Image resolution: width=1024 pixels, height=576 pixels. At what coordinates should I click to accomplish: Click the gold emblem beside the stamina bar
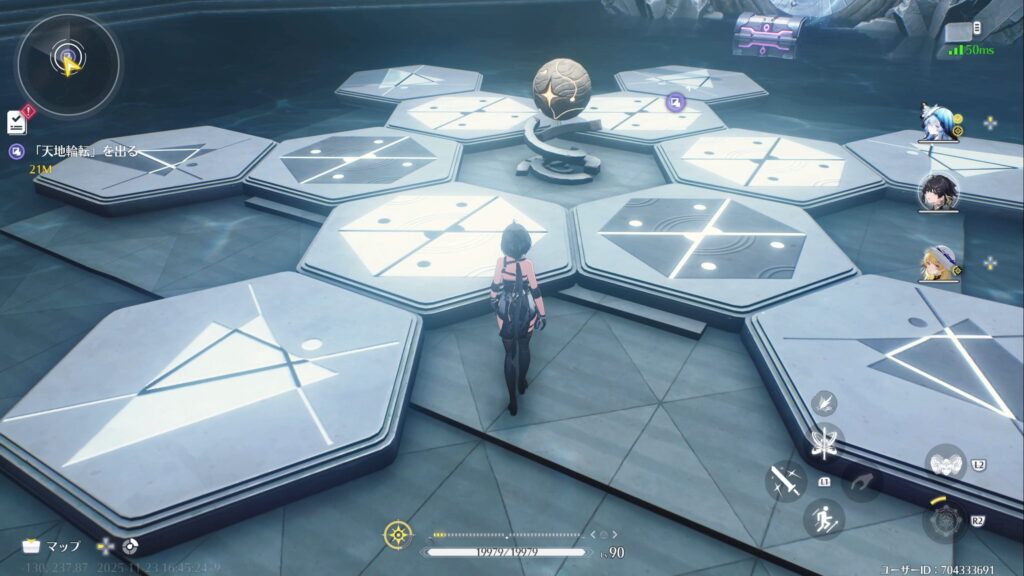397,534
